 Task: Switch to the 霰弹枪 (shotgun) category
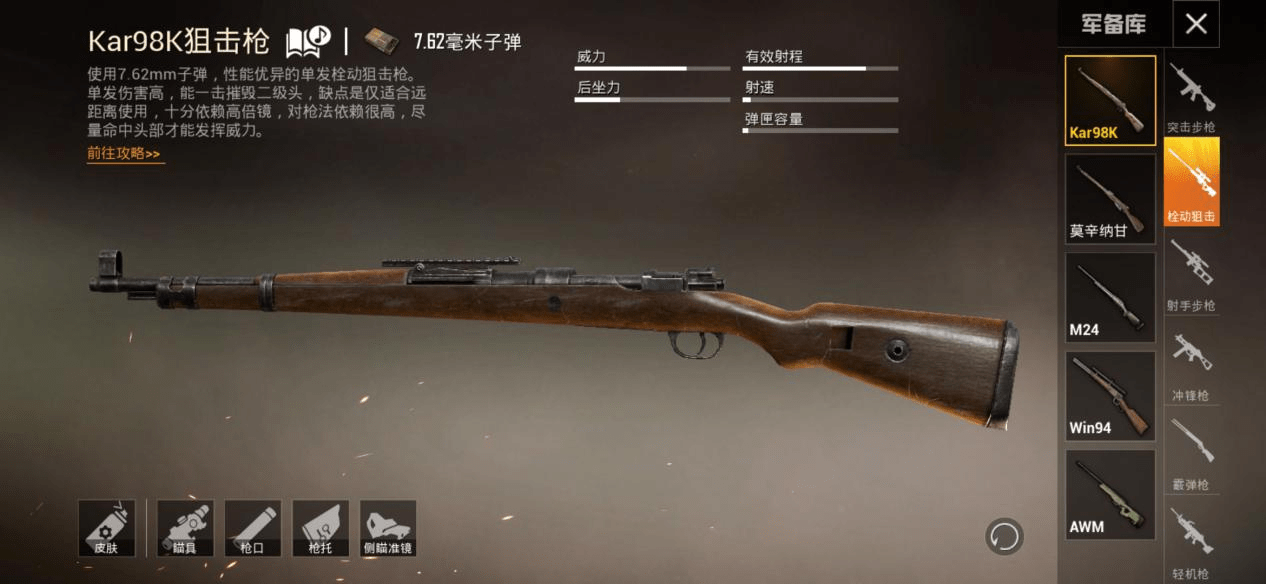click(x=1192, y=451)
